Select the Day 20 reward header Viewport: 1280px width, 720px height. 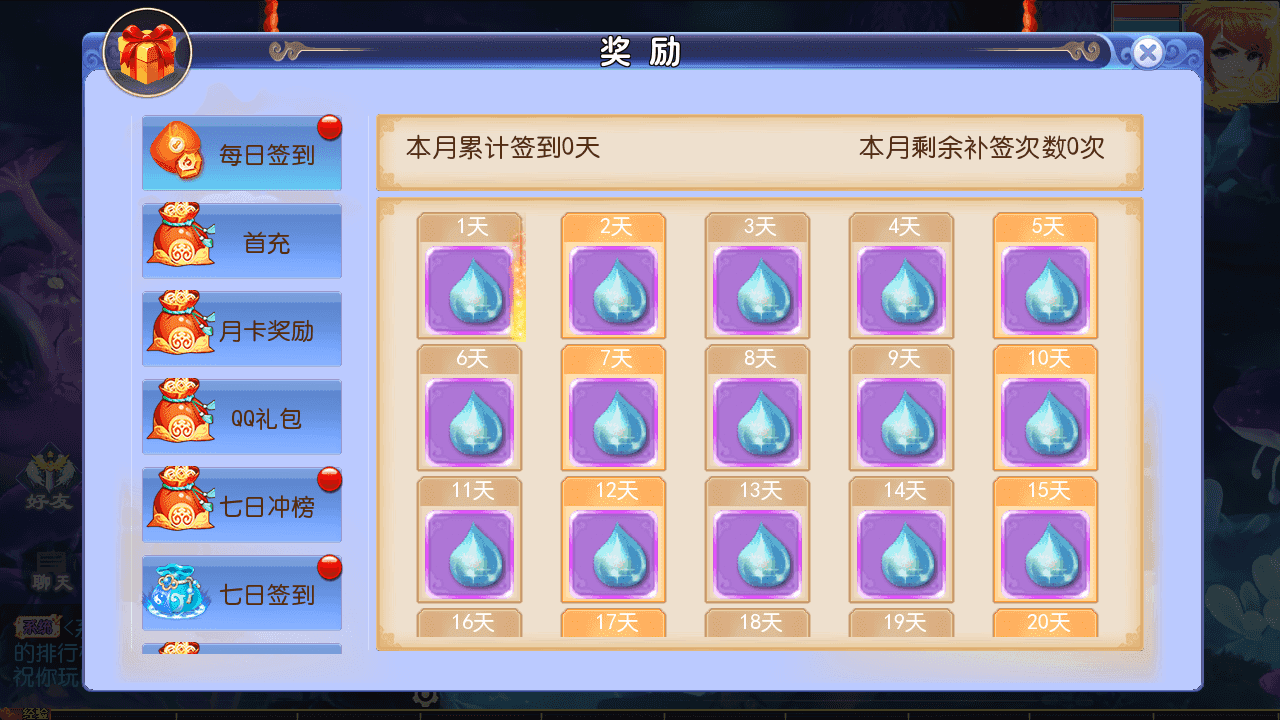point(1045,622)
